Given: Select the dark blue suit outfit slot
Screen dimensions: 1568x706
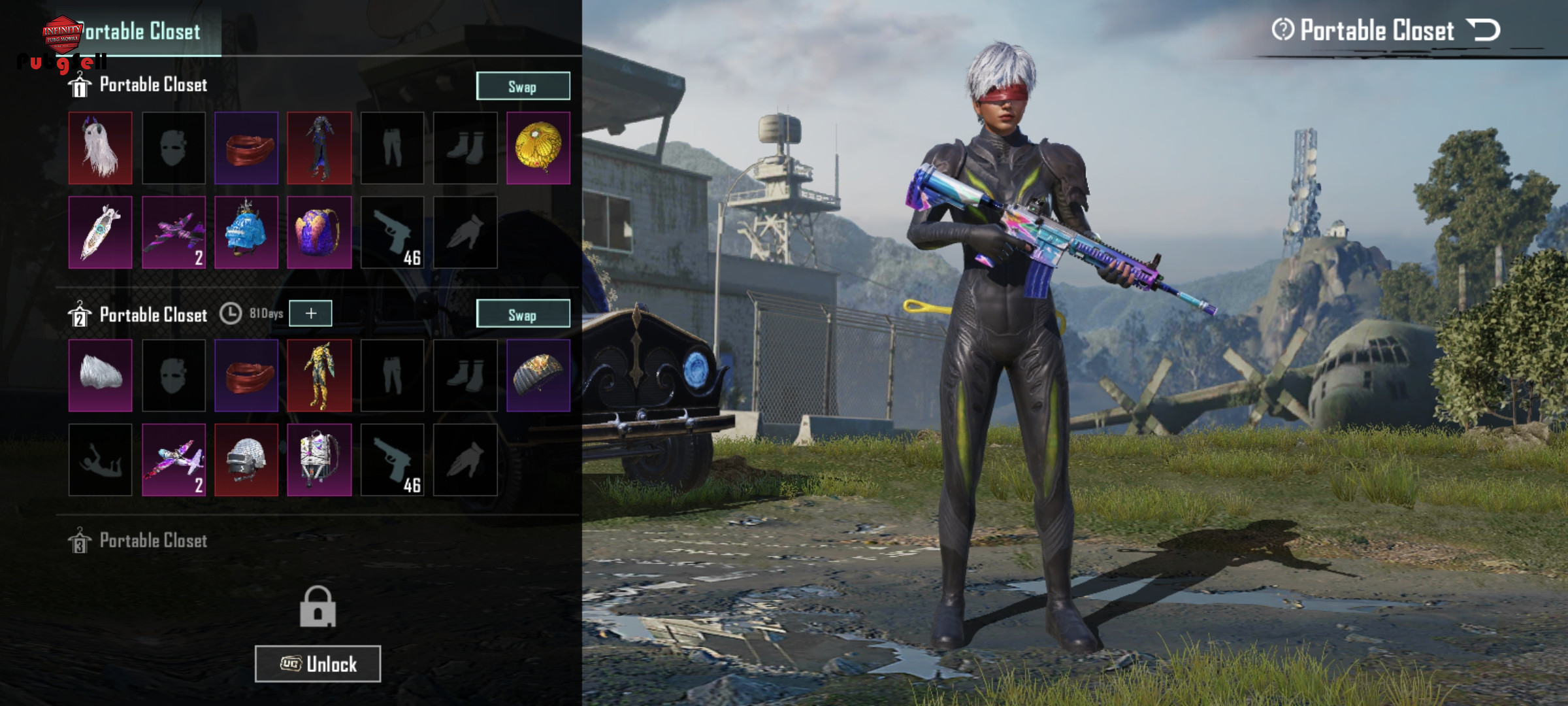Looking at the screenshot, I should (319, 148).
